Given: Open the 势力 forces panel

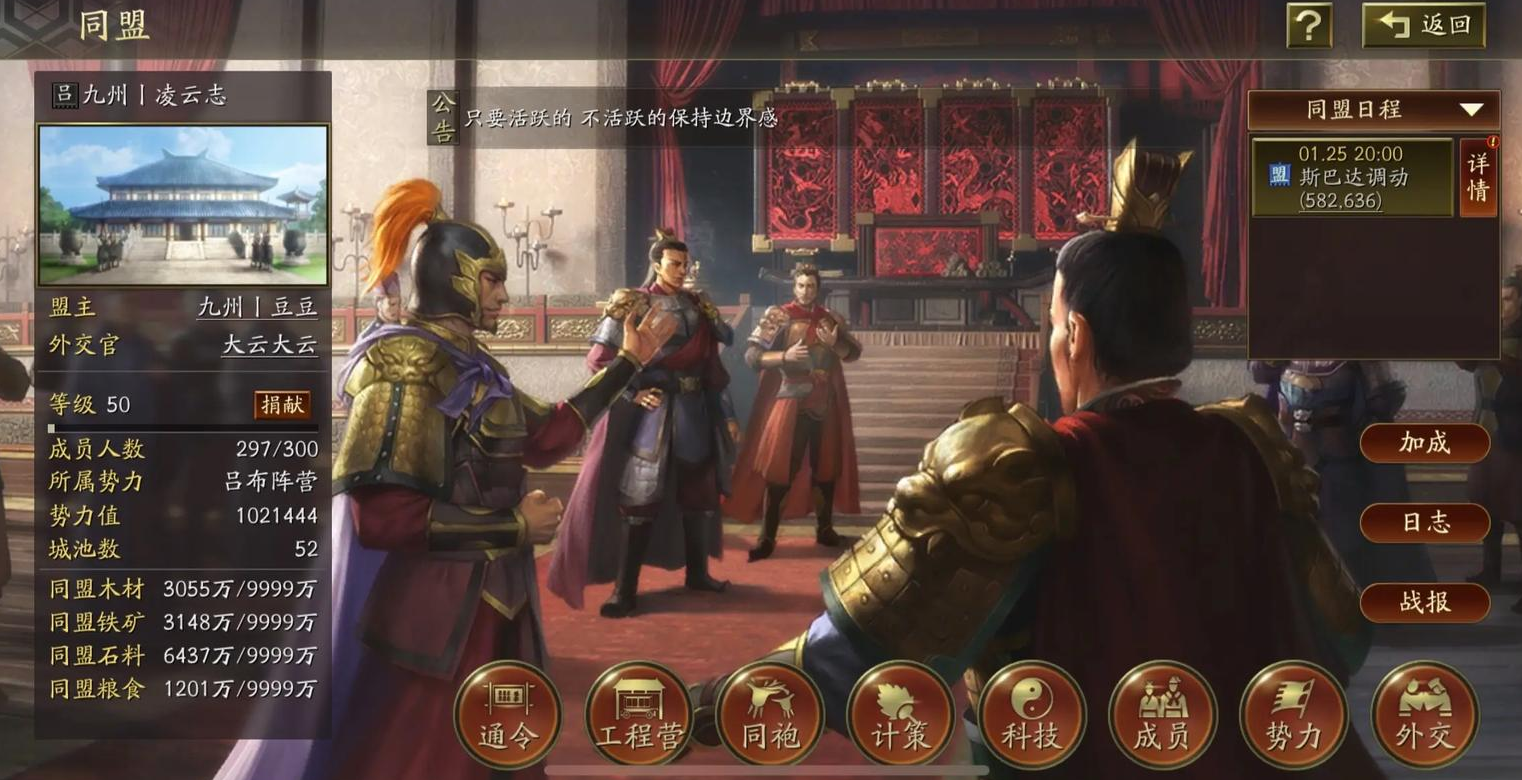Looking at the screenshot, I should pyautogui.click(x=1292, y=716).
